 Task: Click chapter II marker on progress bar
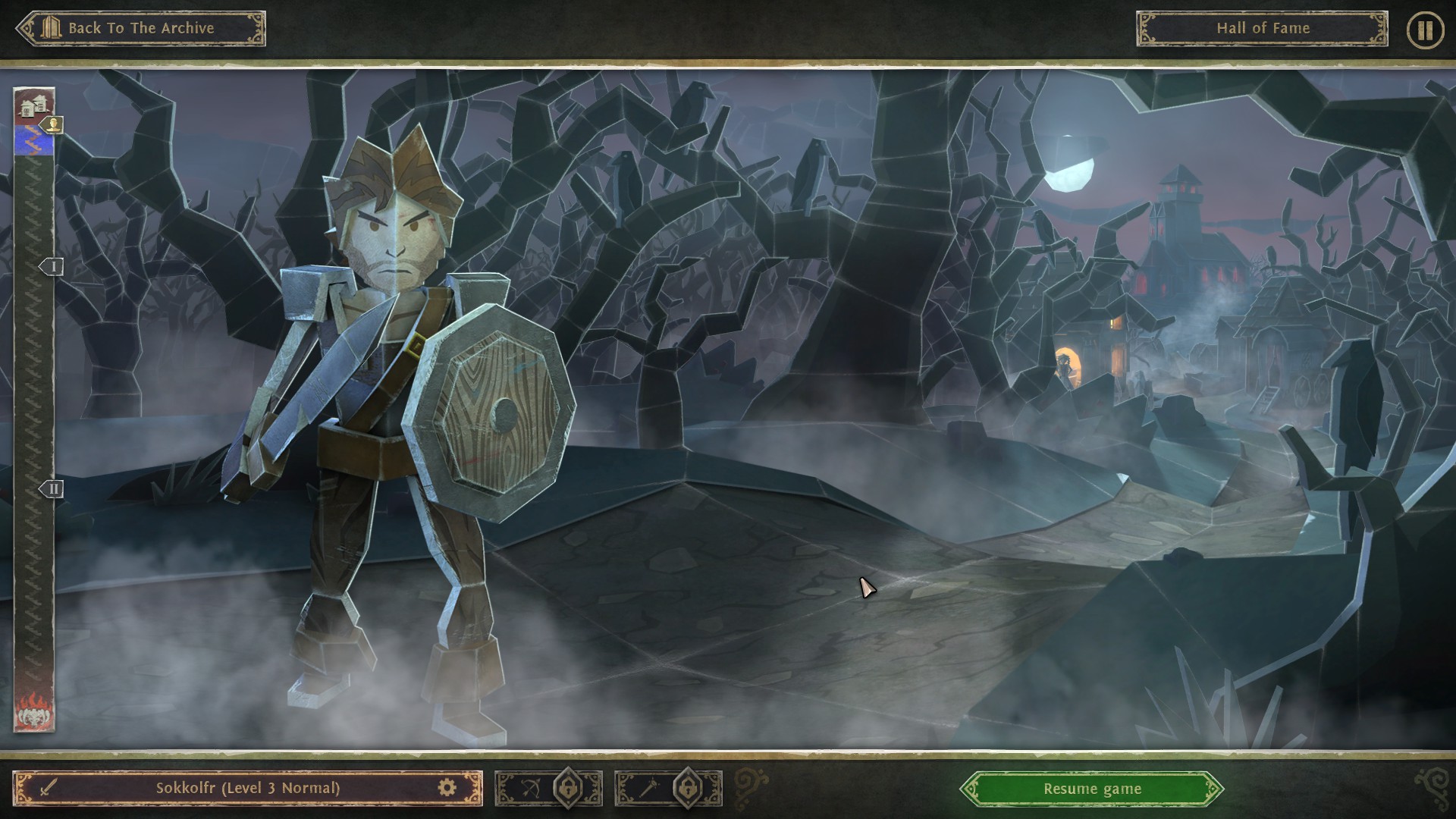click(x=52, y=489)
